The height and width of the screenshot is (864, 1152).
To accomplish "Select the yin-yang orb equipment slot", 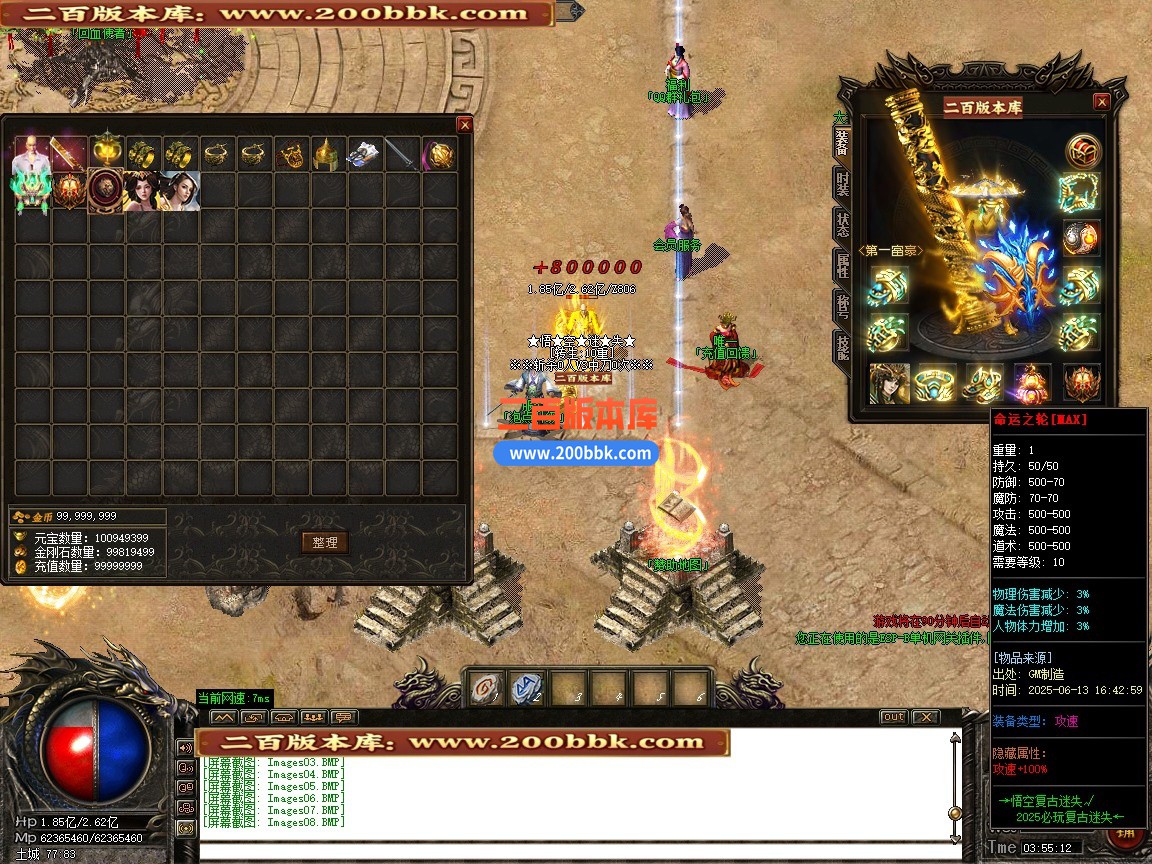I will (1081, 238).
